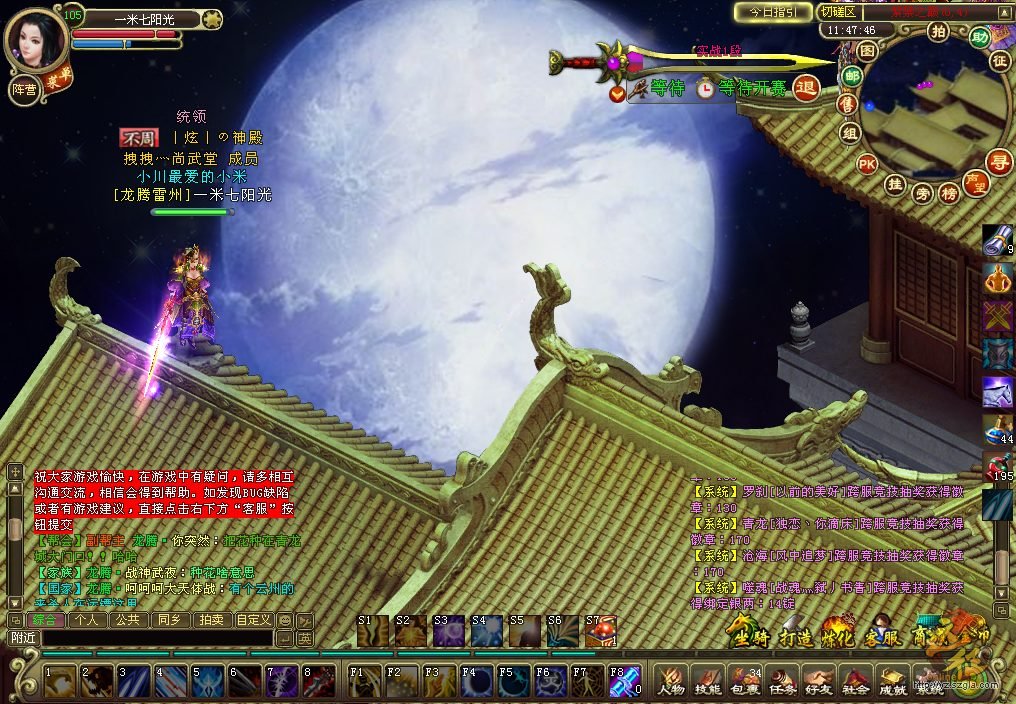Image resolution: width=1016 pixels, height=704 pixels.
Task: Select the 拍卖 chat channel tab
Action: tap(210, 620)
